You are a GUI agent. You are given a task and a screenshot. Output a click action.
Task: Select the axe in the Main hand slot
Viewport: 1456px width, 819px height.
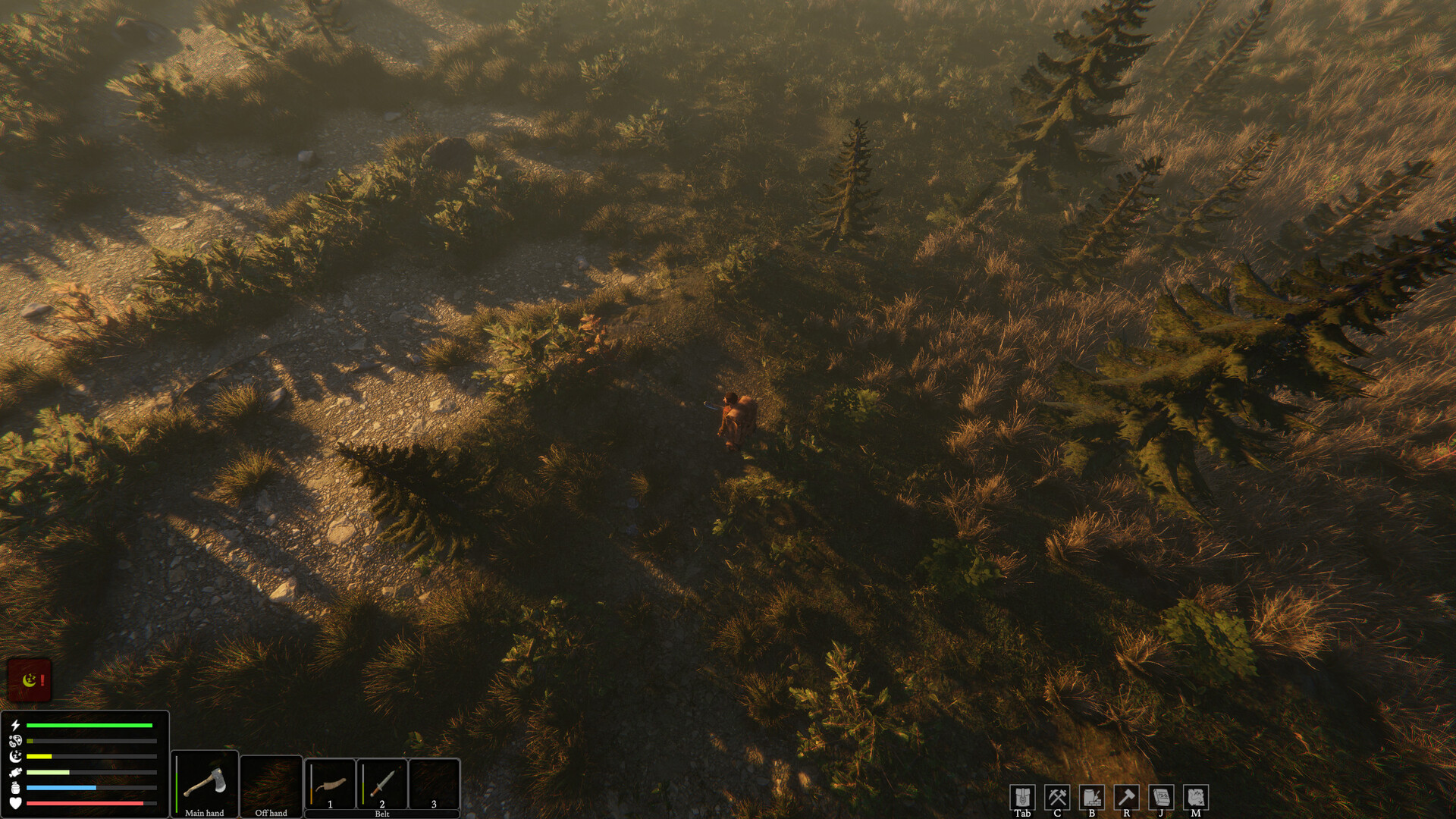[205, 782]
